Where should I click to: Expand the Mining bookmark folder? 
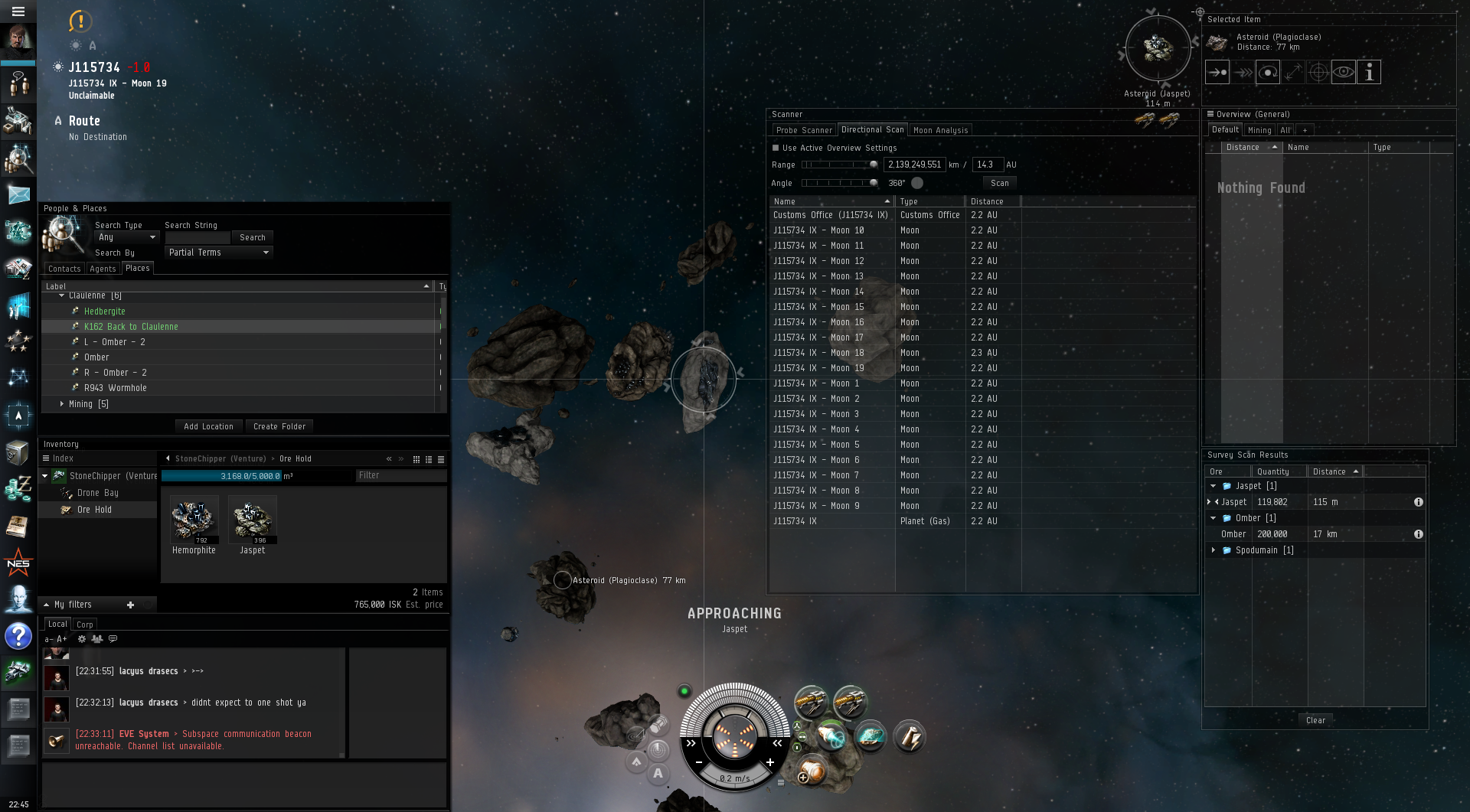62,404
